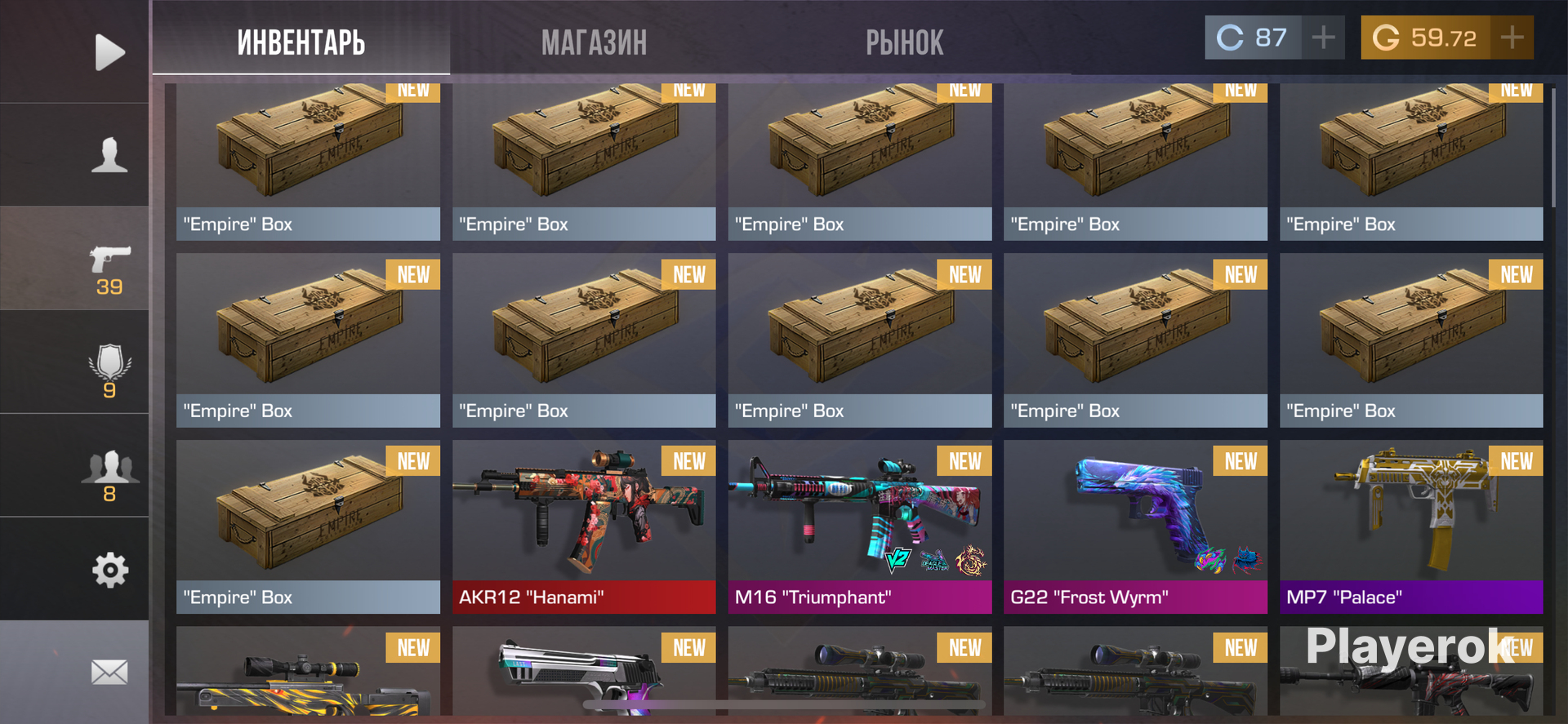This screenshot has height=724, width=1568.
Task: Click the NEW badge on the MP7 Palace item
Action: coord(1516,461)
